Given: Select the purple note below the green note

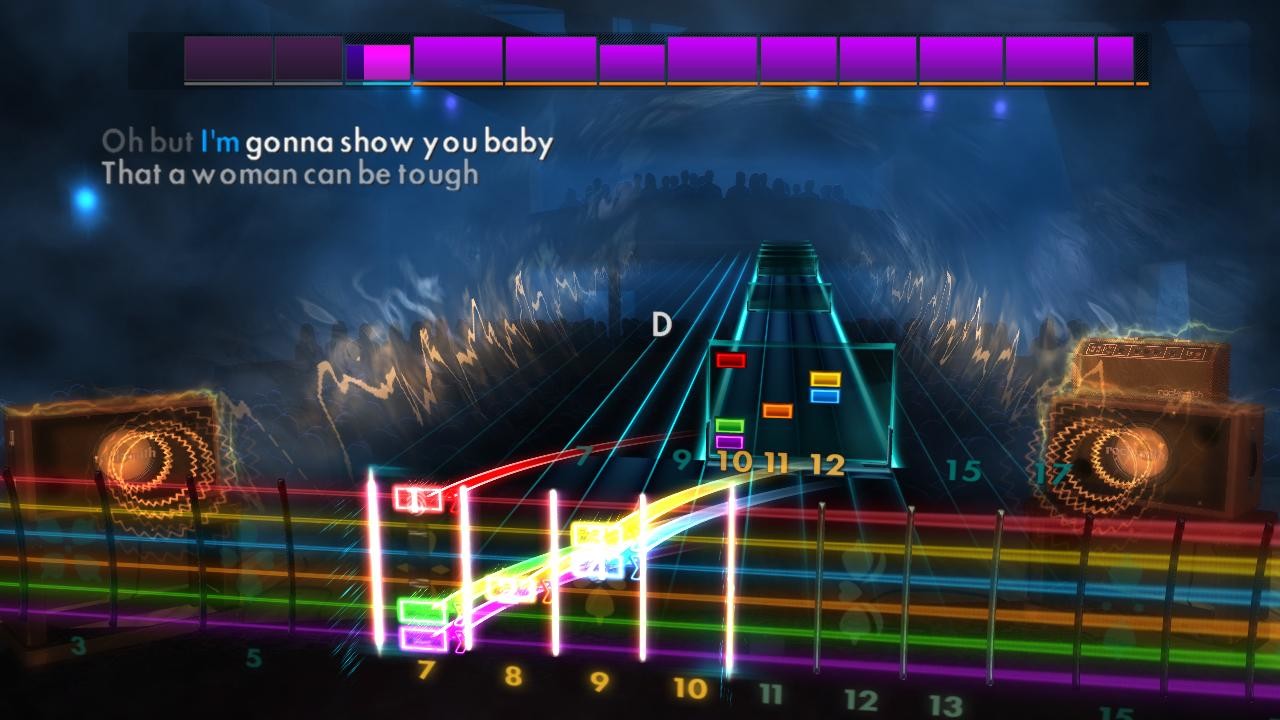Looking at the screenshot, I should coord(728,441).
